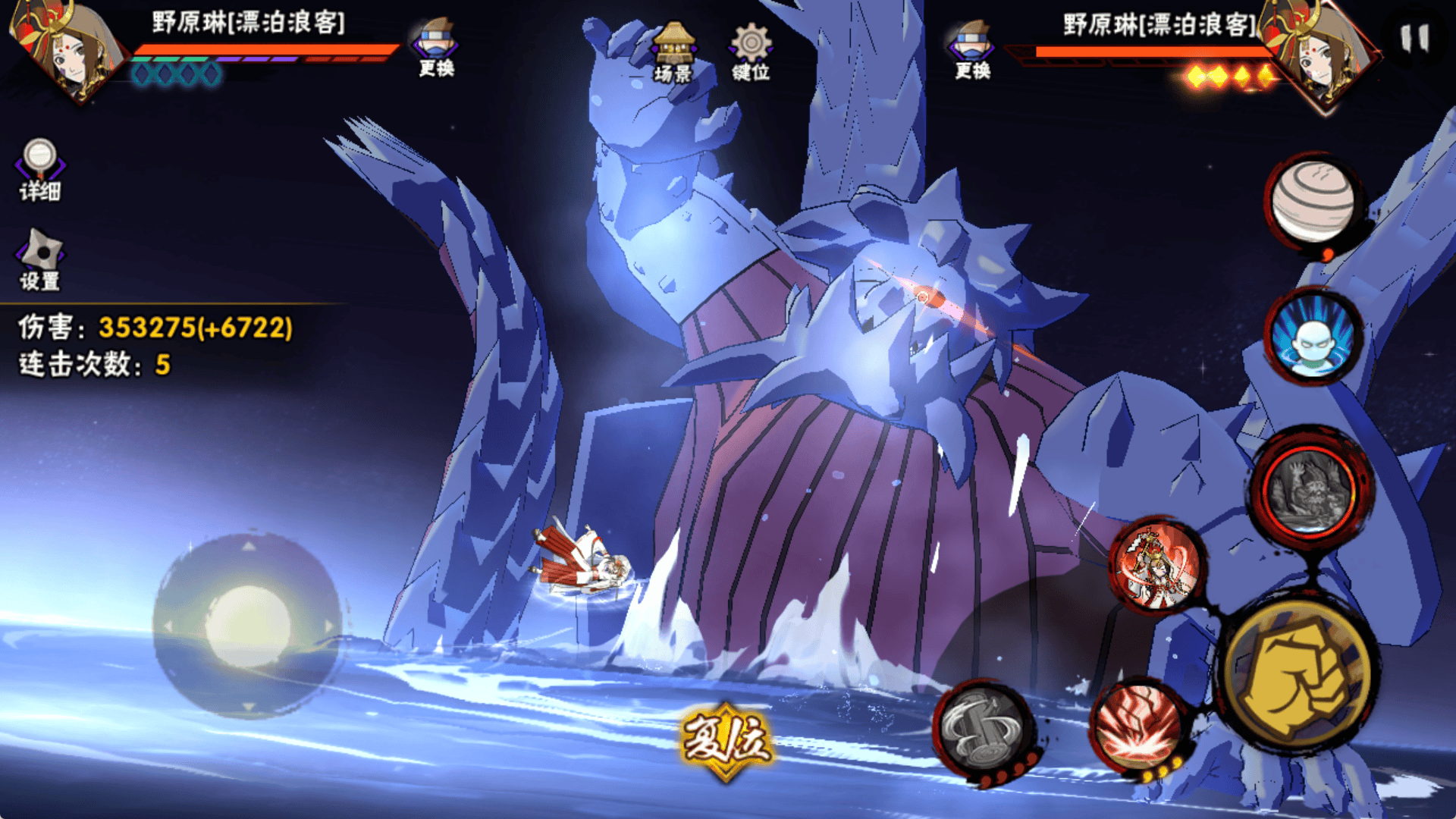Pause the battle
The width and height of the screenshot is (1456, 819).
pyautogui.click(x=1414, y=38)
